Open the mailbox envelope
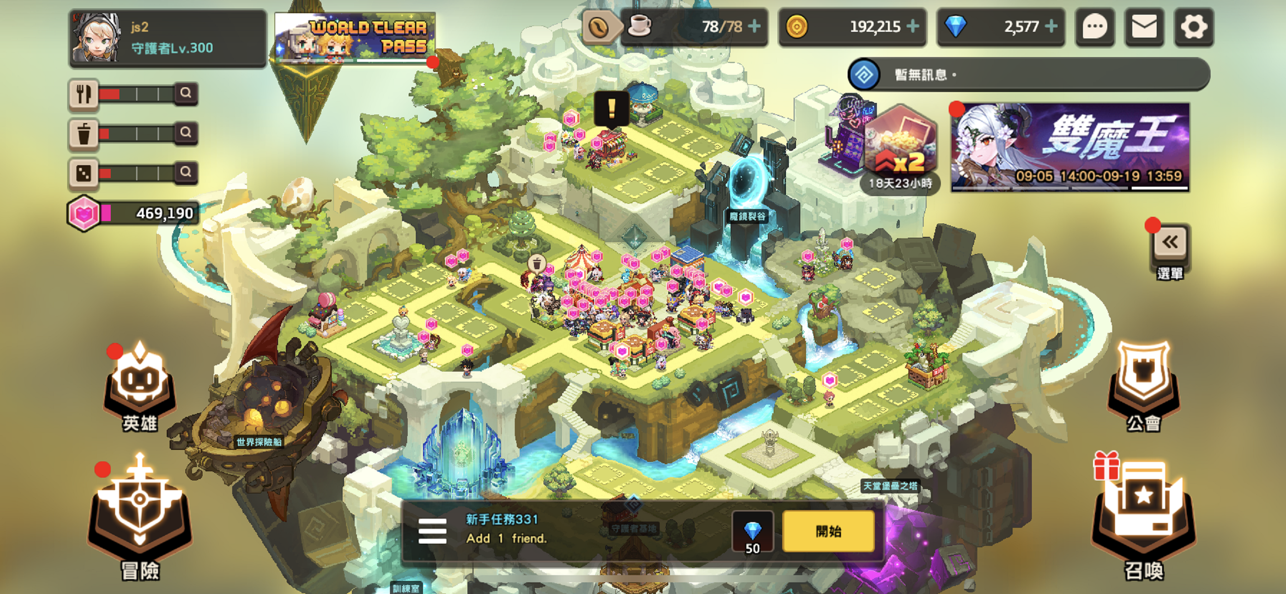The height and width of the screenshot is (594, 1286). tap(1144, 27)
